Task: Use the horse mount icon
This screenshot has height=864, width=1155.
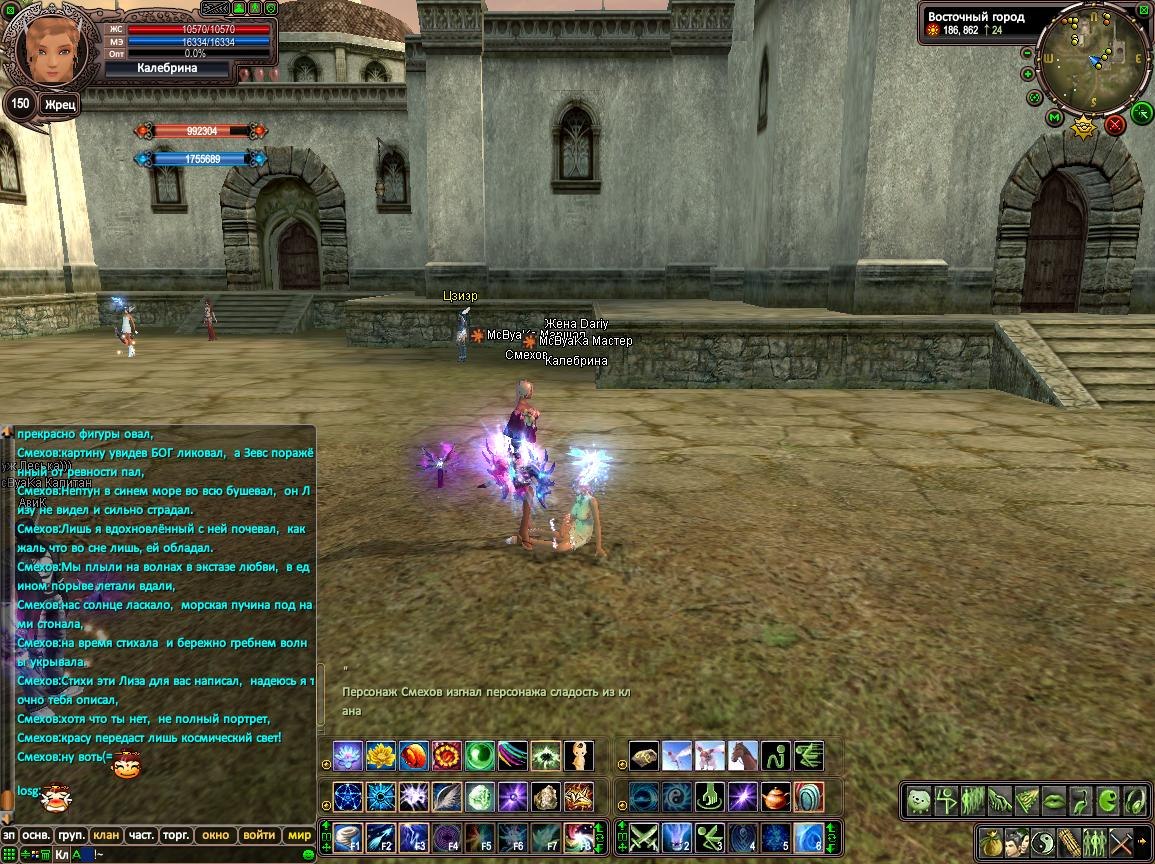Action: coord(743,756)
